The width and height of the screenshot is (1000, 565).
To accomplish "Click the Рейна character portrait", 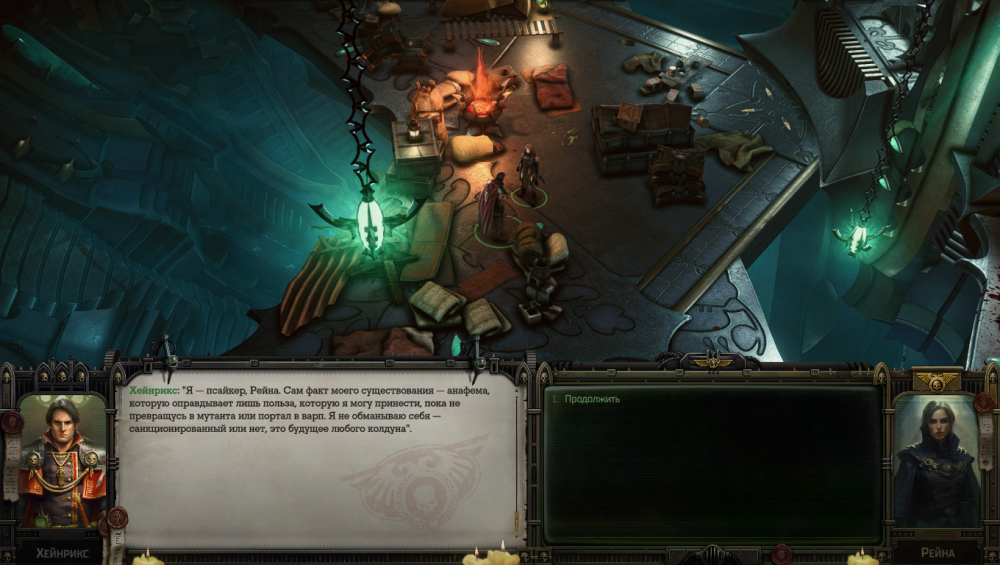I will 936,462.
